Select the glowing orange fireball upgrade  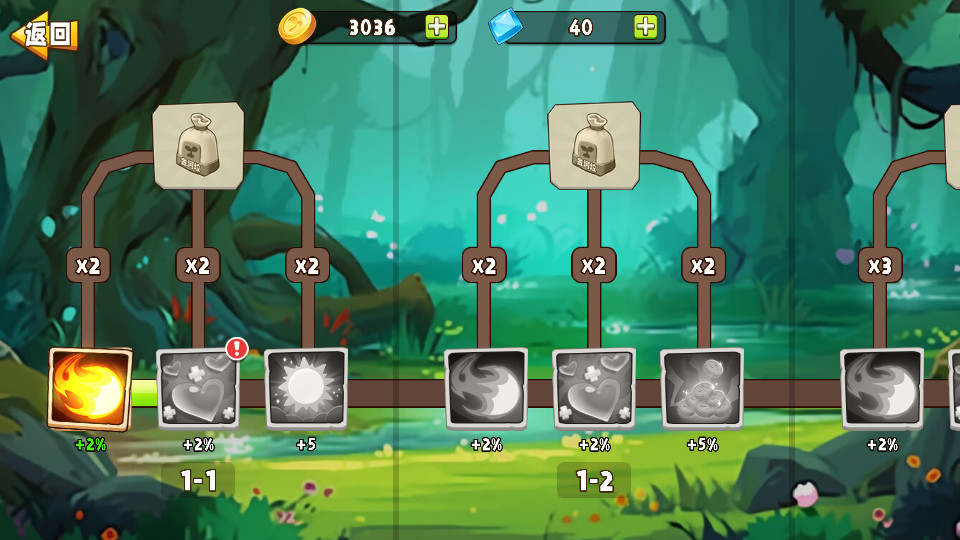(x=90, y=389)
